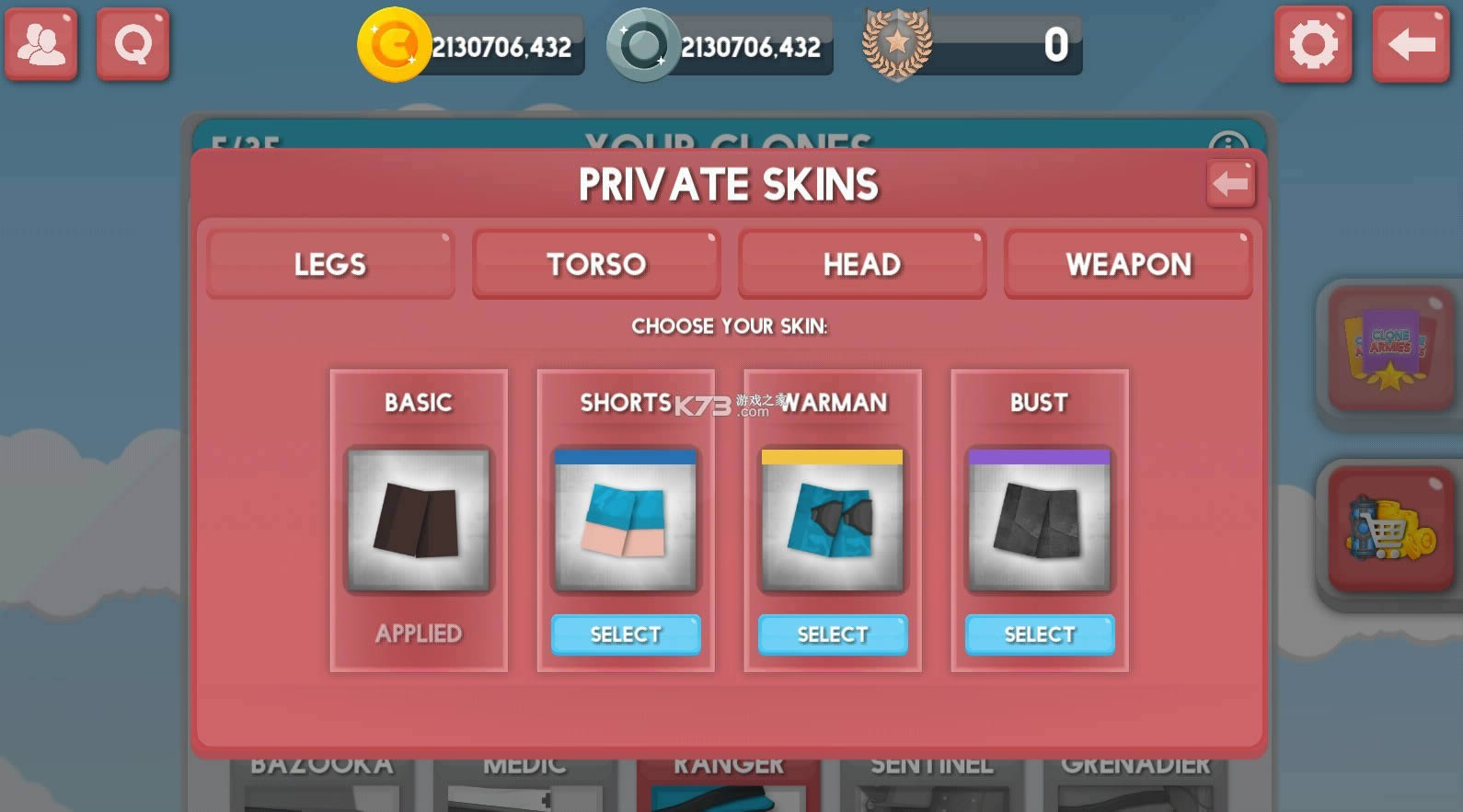Open the in-game shop cart icon
This screenshot has height=812, width=1463.
click(1389, 532)
